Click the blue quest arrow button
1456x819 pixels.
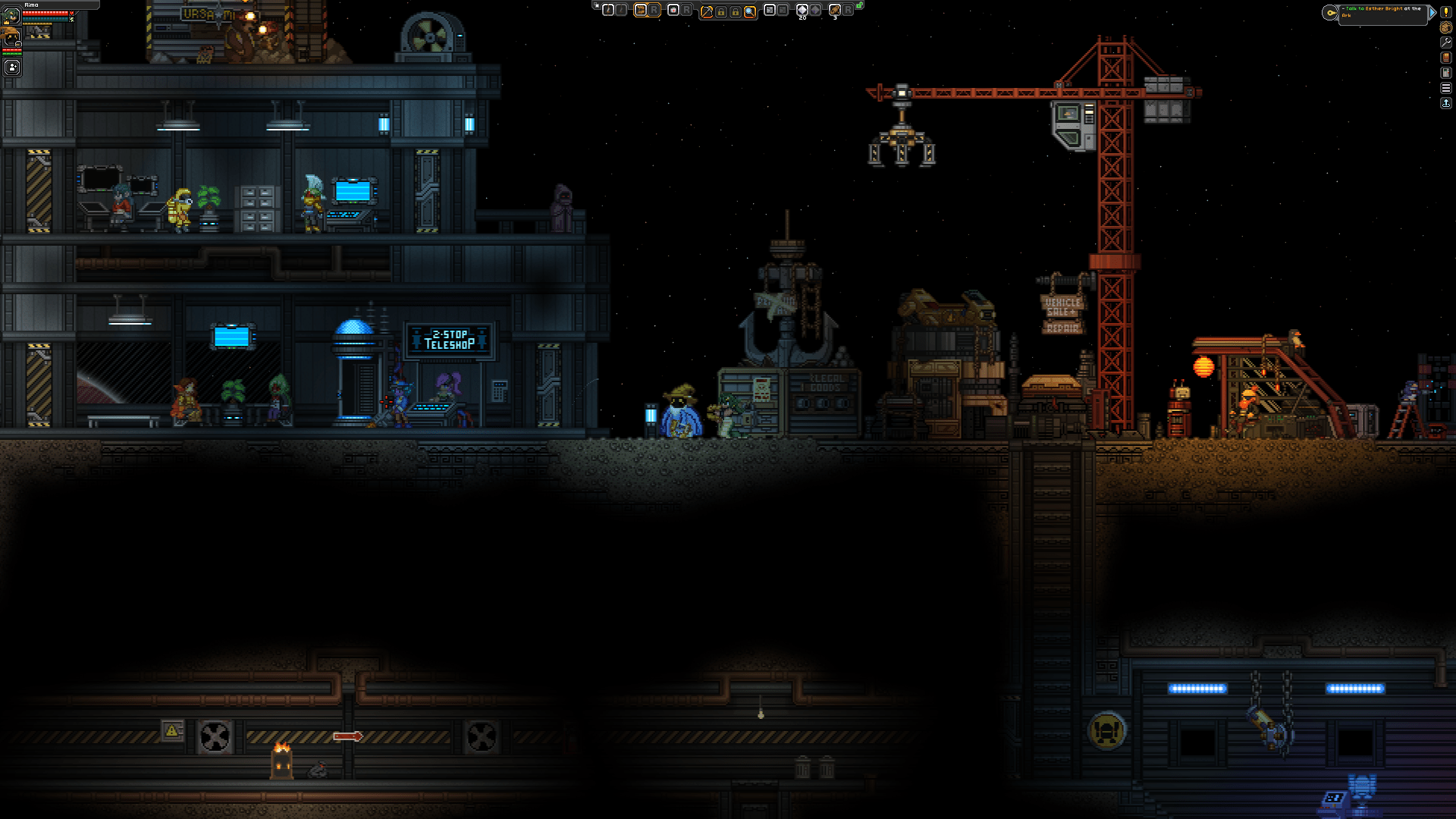pyautogui.click(x=1432, y=13)
